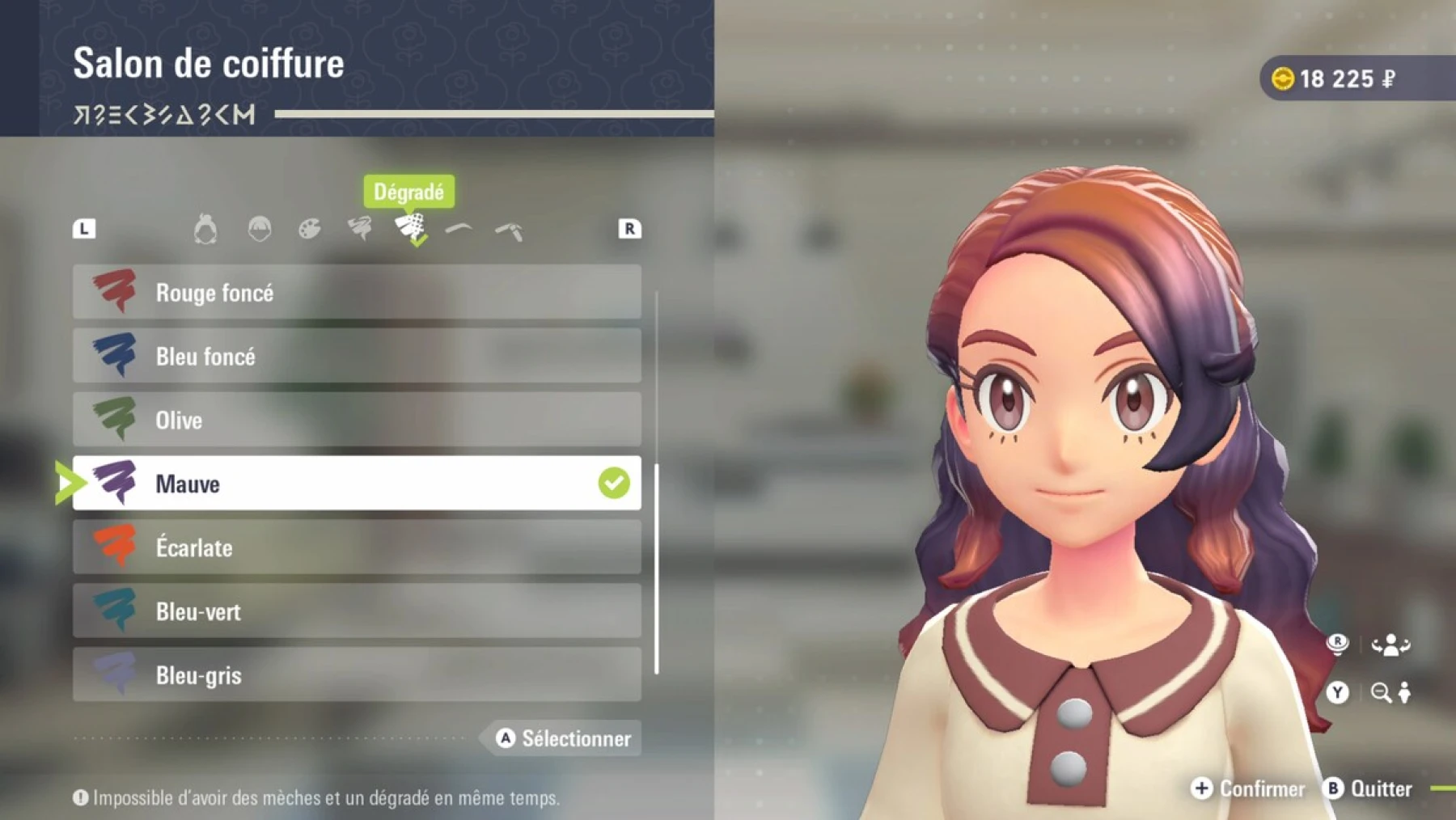
Task: Click the L shoulder button indicator
Action: click(86, 229)
